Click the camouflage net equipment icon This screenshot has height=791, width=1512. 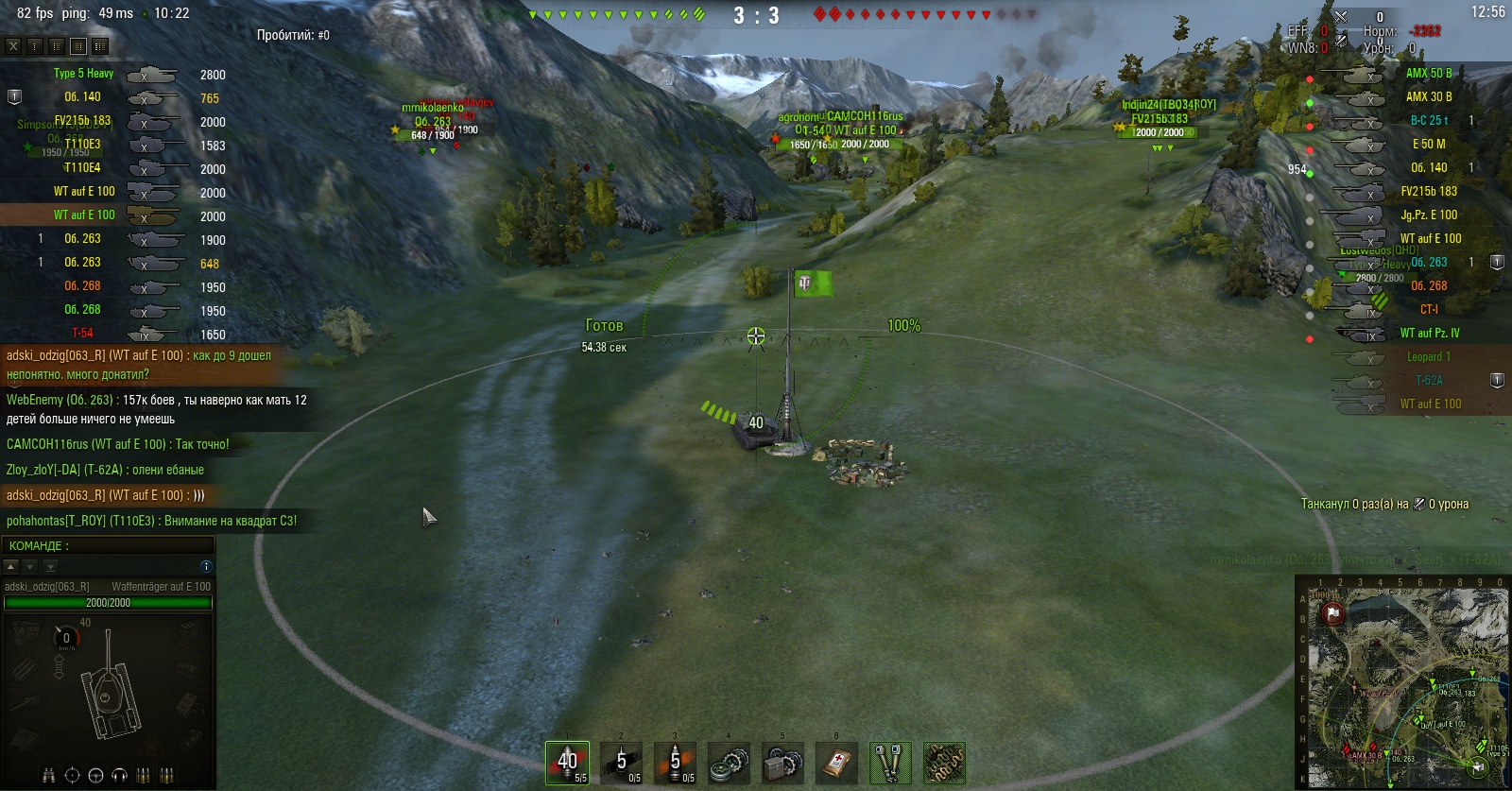(944, 763)
